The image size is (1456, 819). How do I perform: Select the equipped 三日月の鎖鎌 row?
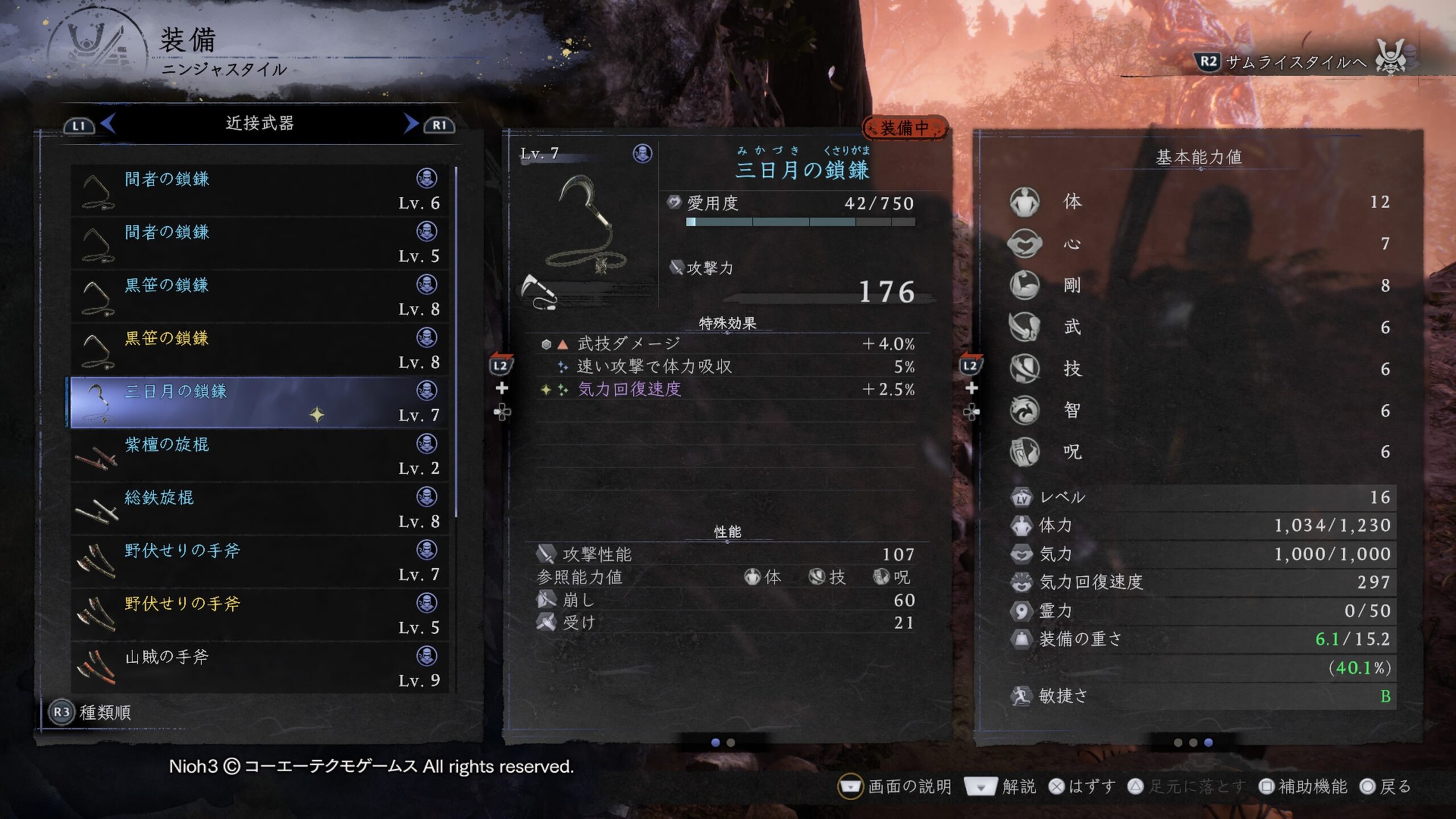(x=259, y=403)
